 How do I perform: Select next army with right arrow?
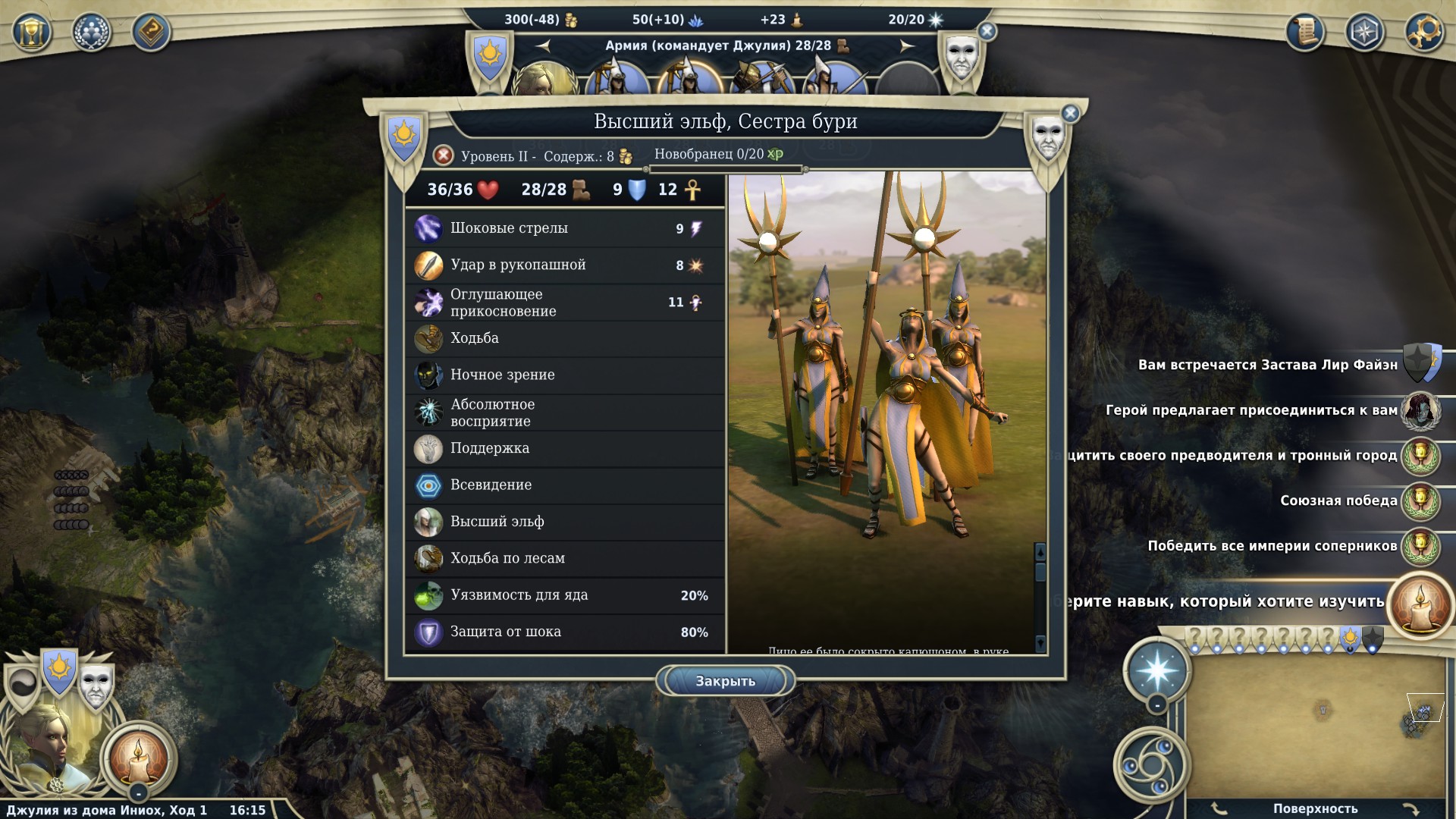click(x=907, y=46)
